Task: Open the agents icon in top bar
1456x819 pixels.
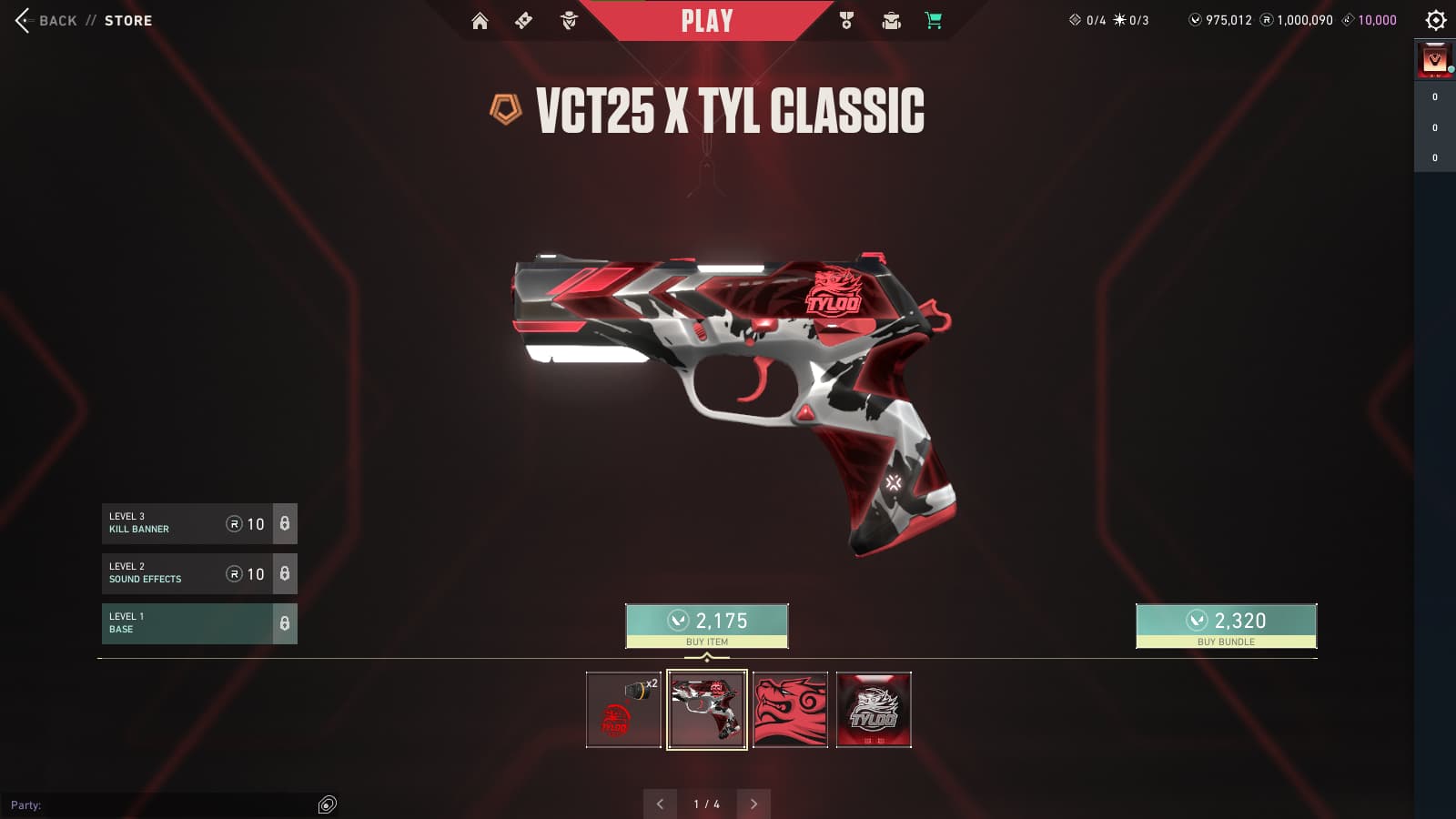Action: pyautogui.click(x=569, y=21)
